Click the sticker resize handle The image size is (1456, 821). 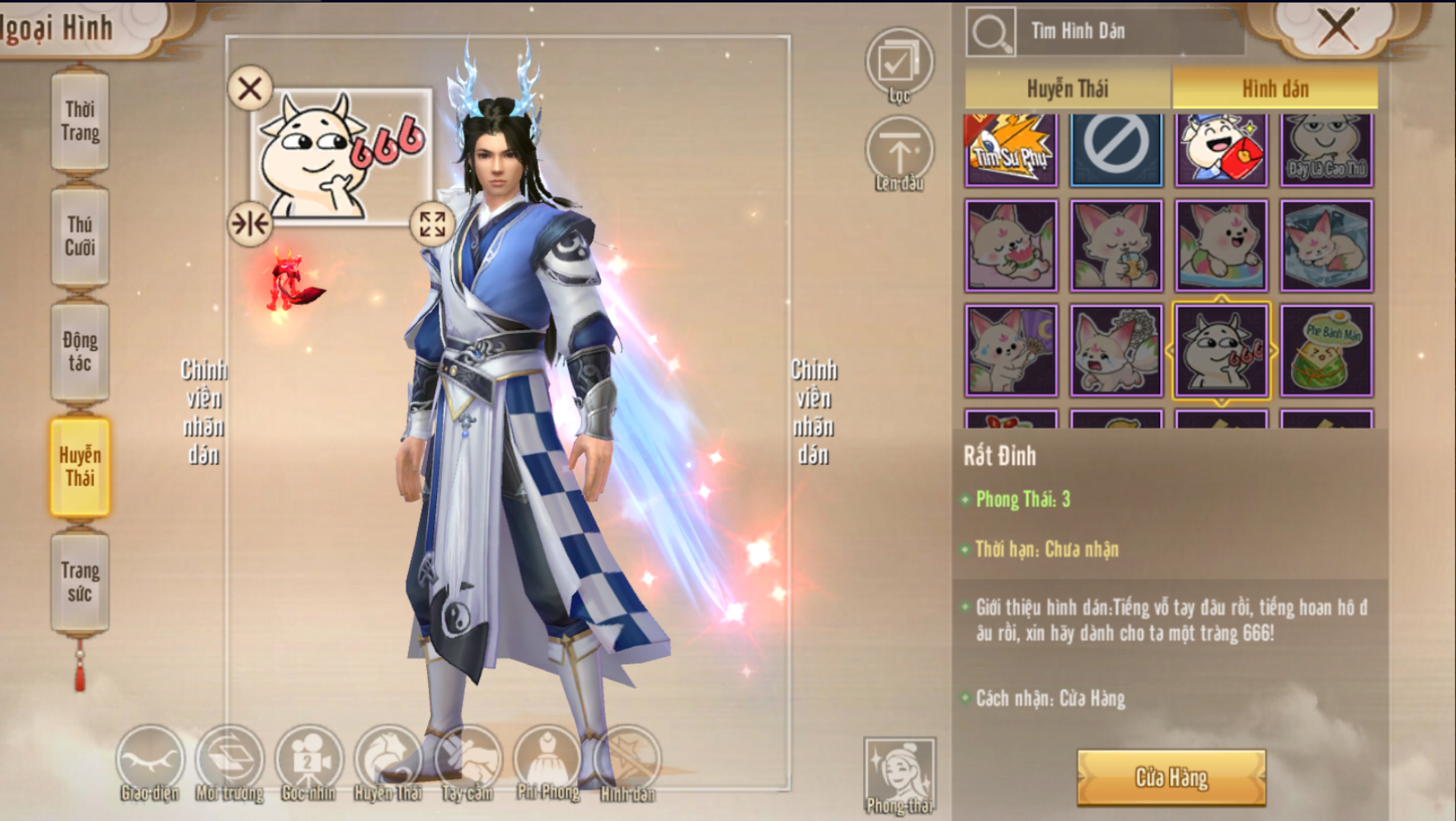coord(432,223)
